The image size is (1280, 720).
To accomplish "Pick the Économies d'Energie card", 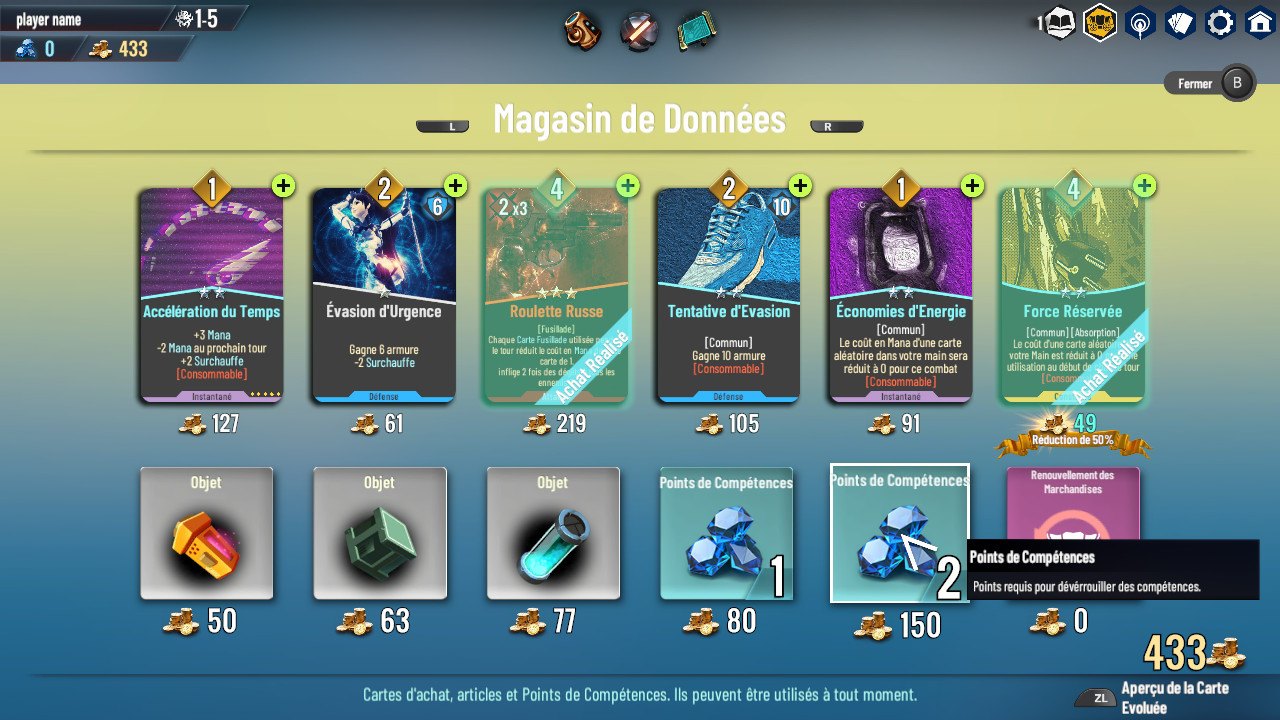I will tap(900, 295).
